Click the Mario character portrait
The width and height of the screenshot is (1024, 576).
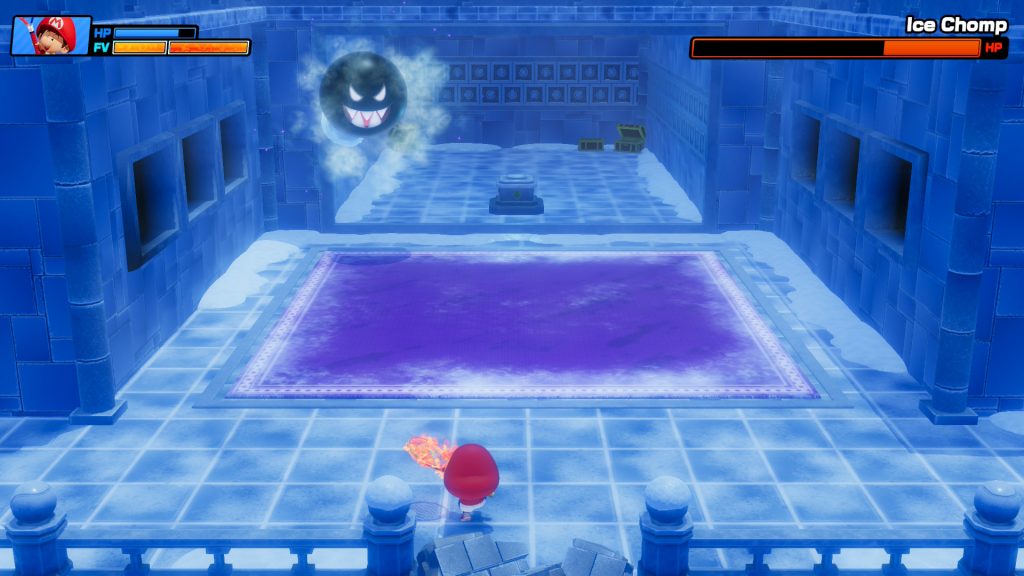click(51, 36)
